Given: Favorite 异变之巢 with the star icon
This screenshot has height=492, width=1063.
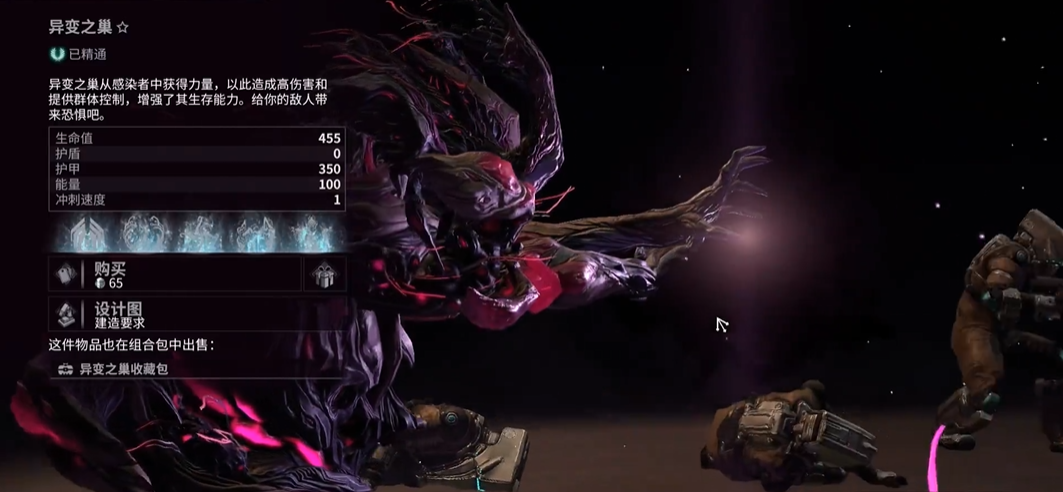Looking at the screenshot, I should pyautogui.click(x=125, y=29).
